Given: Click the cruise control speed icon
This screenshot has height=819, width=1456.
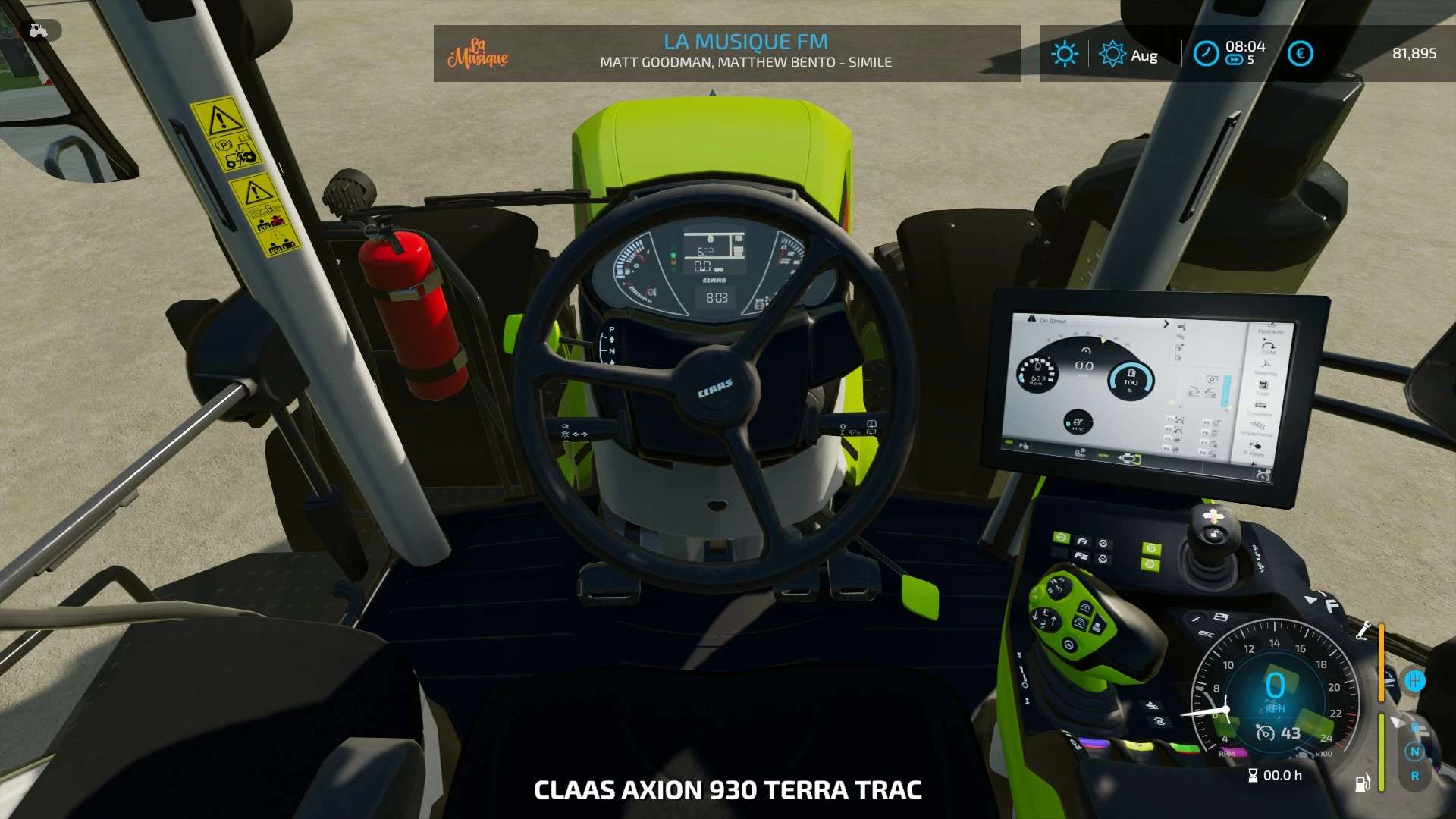Looking at the screenshot, I should [x=1265, y=733].
